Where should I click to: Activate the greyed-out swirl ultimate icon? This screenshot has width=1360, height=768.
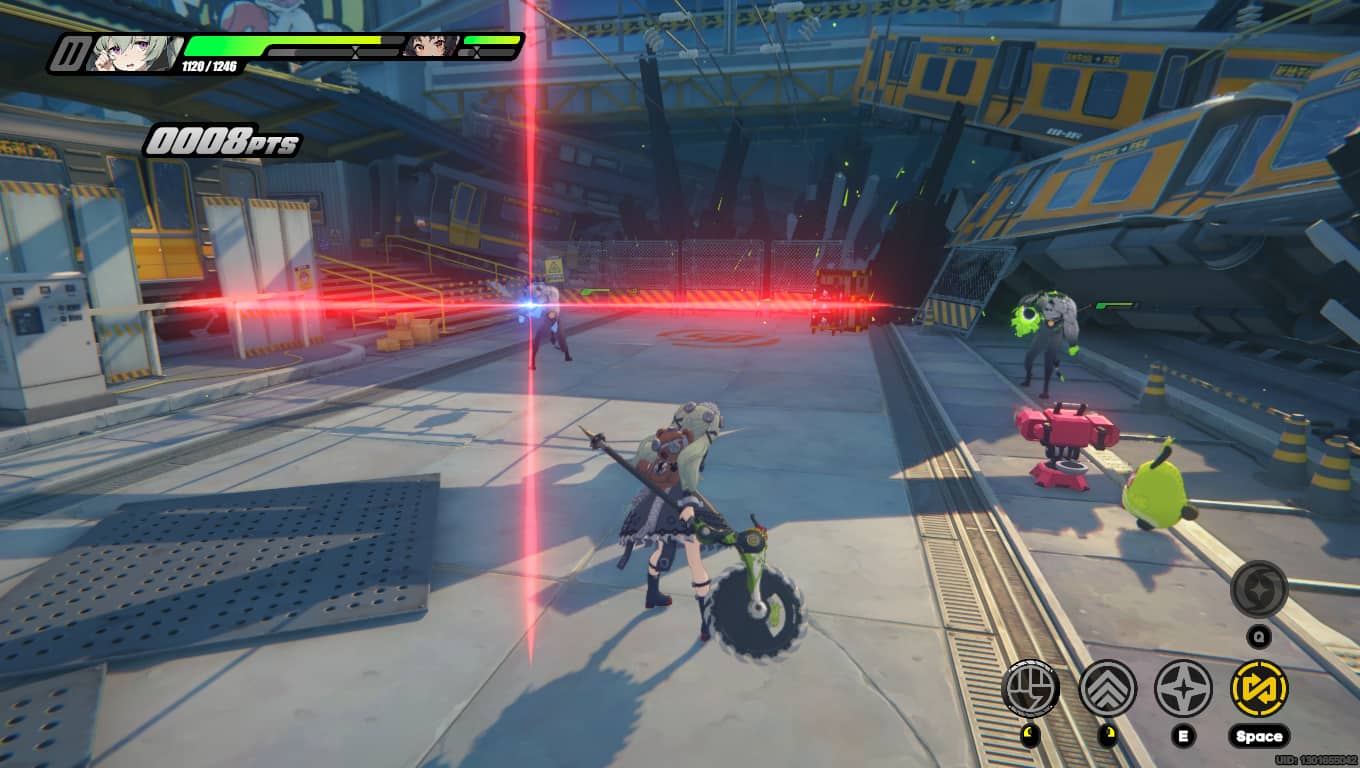(1259, 589)
